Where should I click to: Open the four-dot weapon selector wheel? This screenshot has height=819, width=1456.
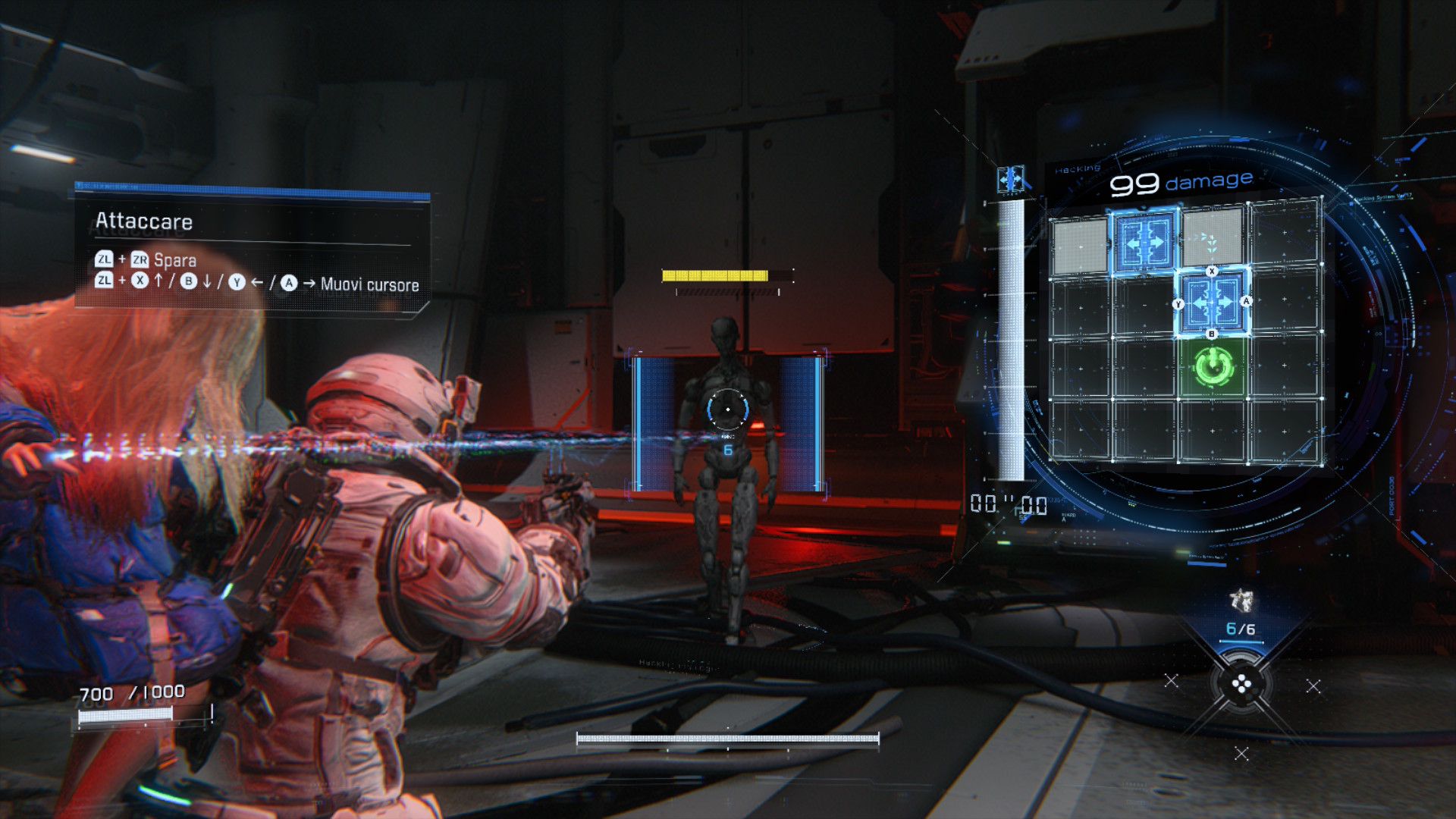tap(1241, 686)
